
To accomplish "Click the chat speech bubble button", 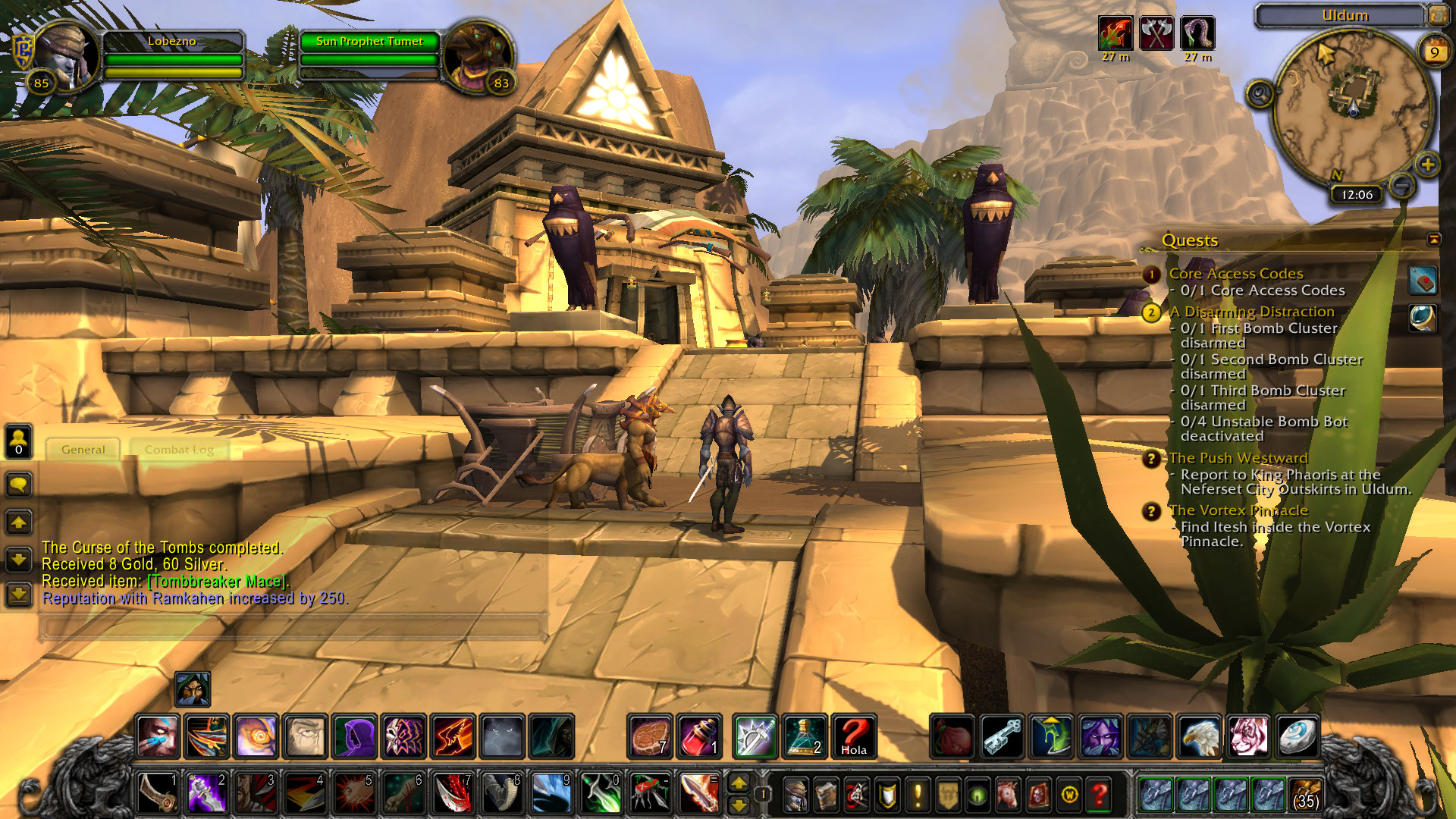I will point(19,485).
